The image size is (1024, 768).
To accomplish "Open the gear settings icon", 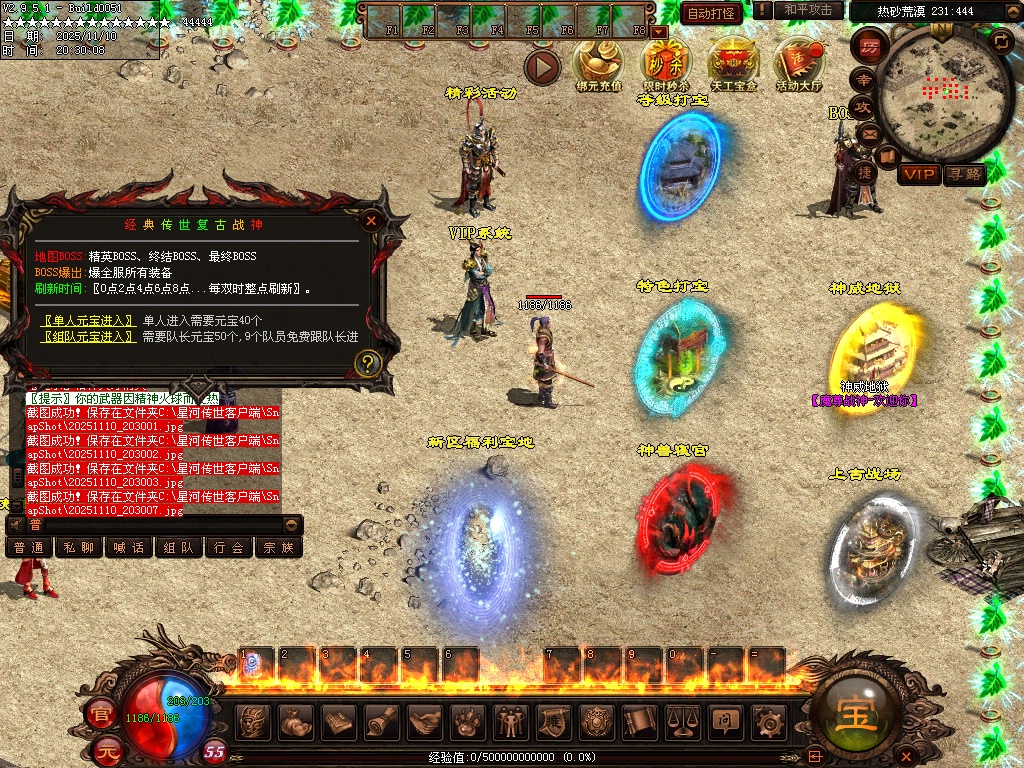I will (x=769, y=721).
